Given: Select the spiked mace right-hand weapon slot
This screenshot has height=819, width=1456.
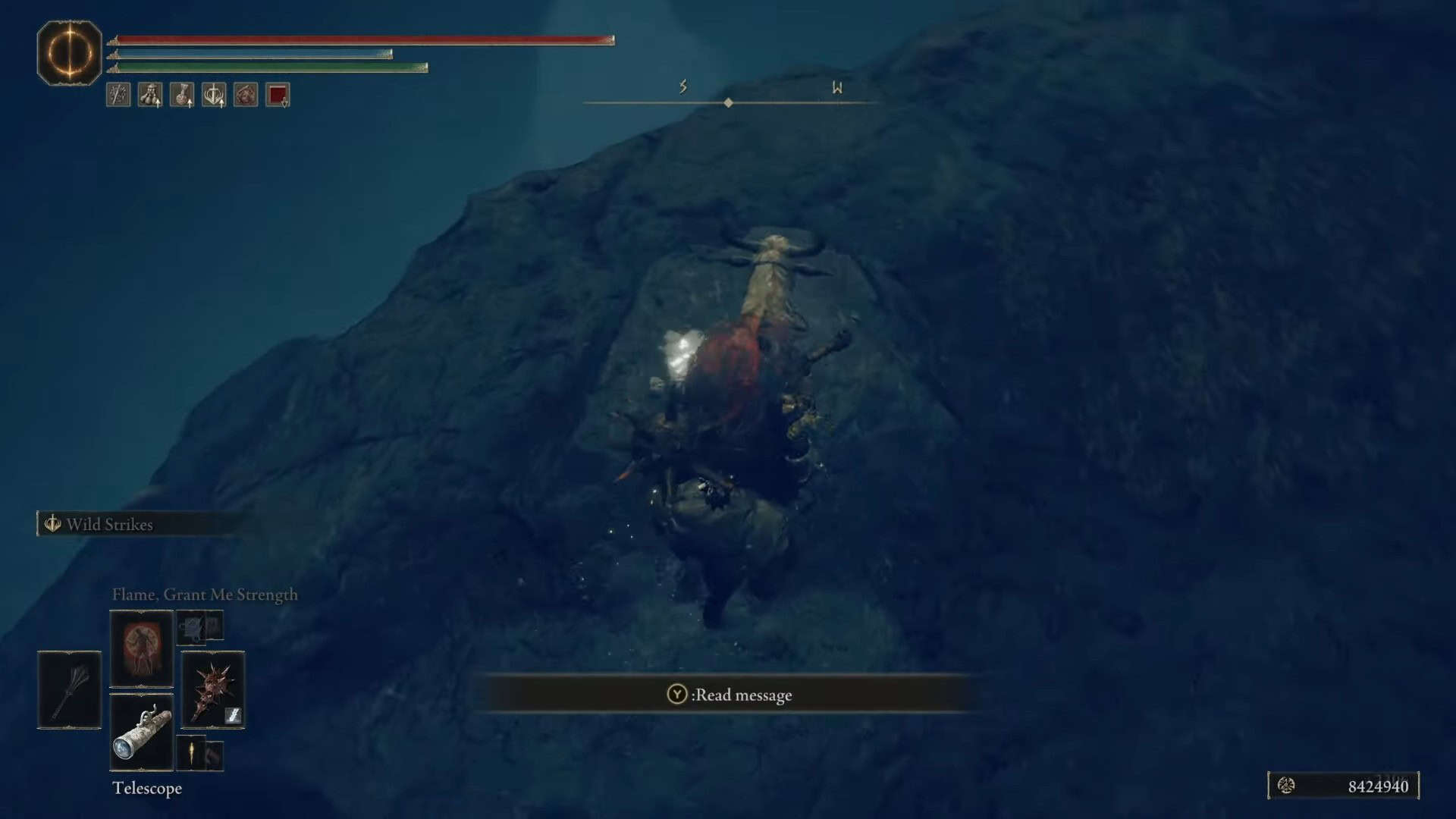Looking at the screenshot, I should tap(213, 690).
